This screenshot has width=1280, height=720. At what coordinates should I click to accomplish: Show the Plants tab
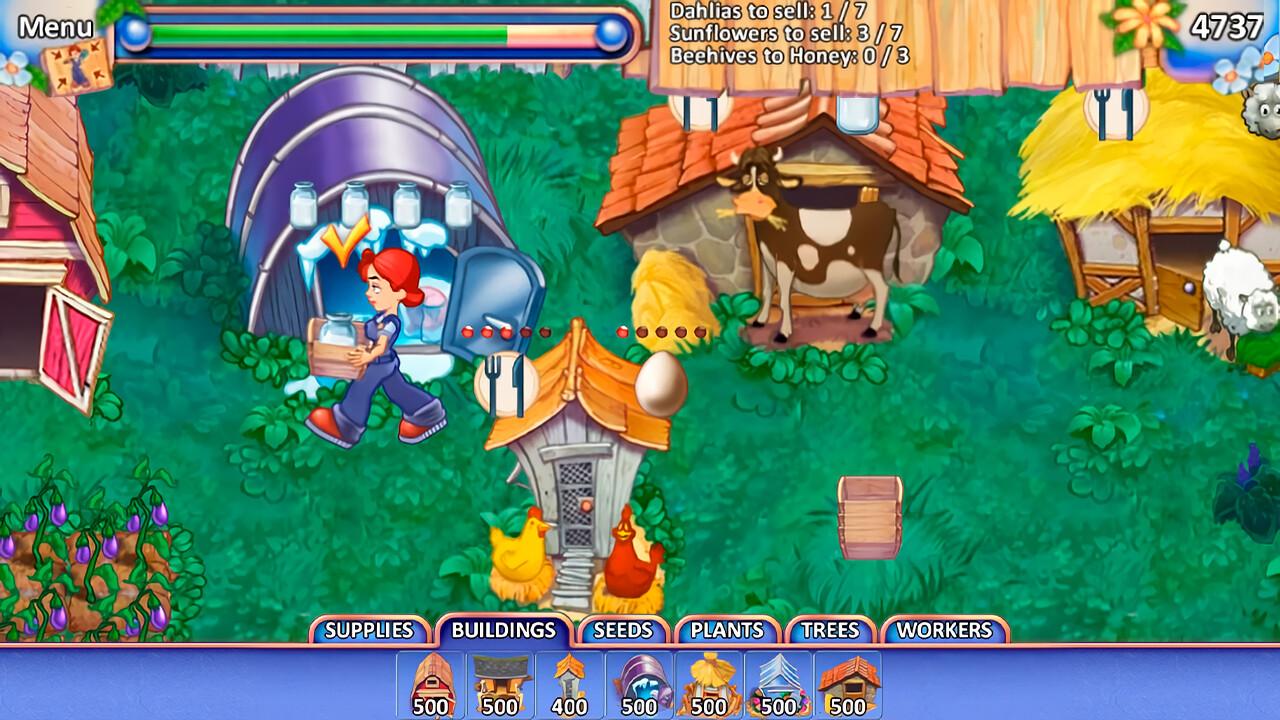(x=727, y=630)
